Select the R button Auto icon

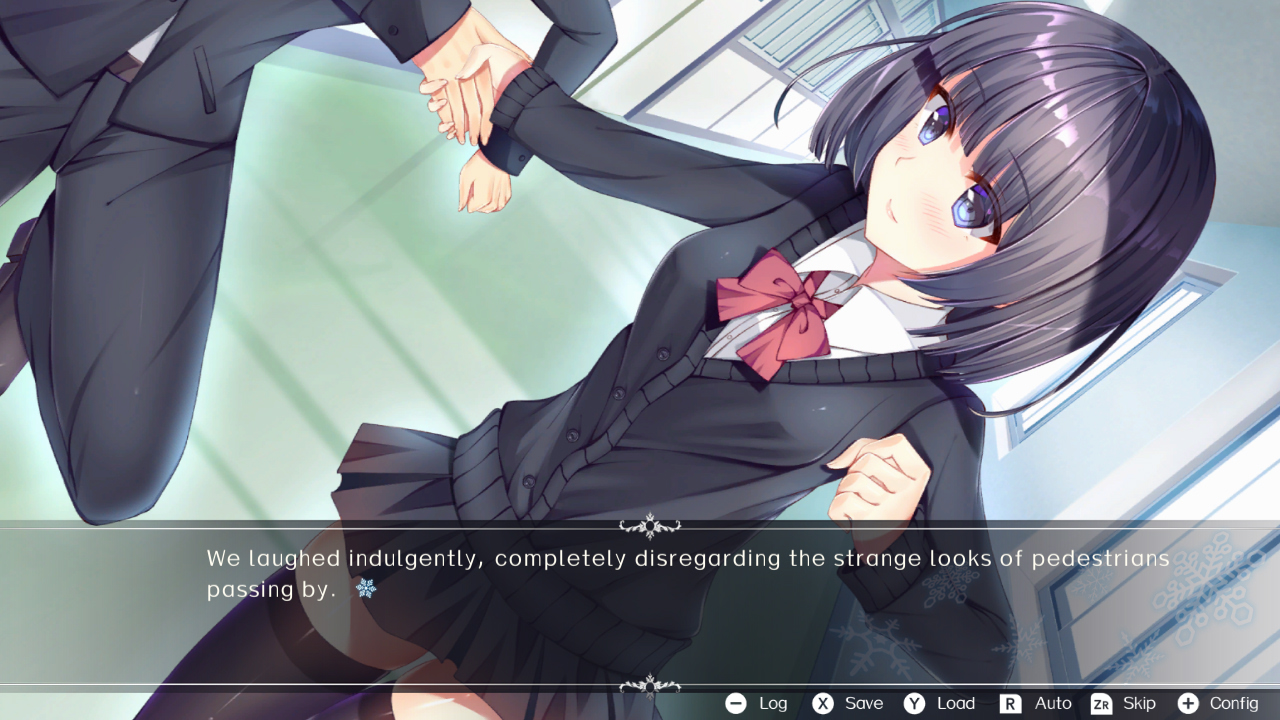tap(1010, 703)
